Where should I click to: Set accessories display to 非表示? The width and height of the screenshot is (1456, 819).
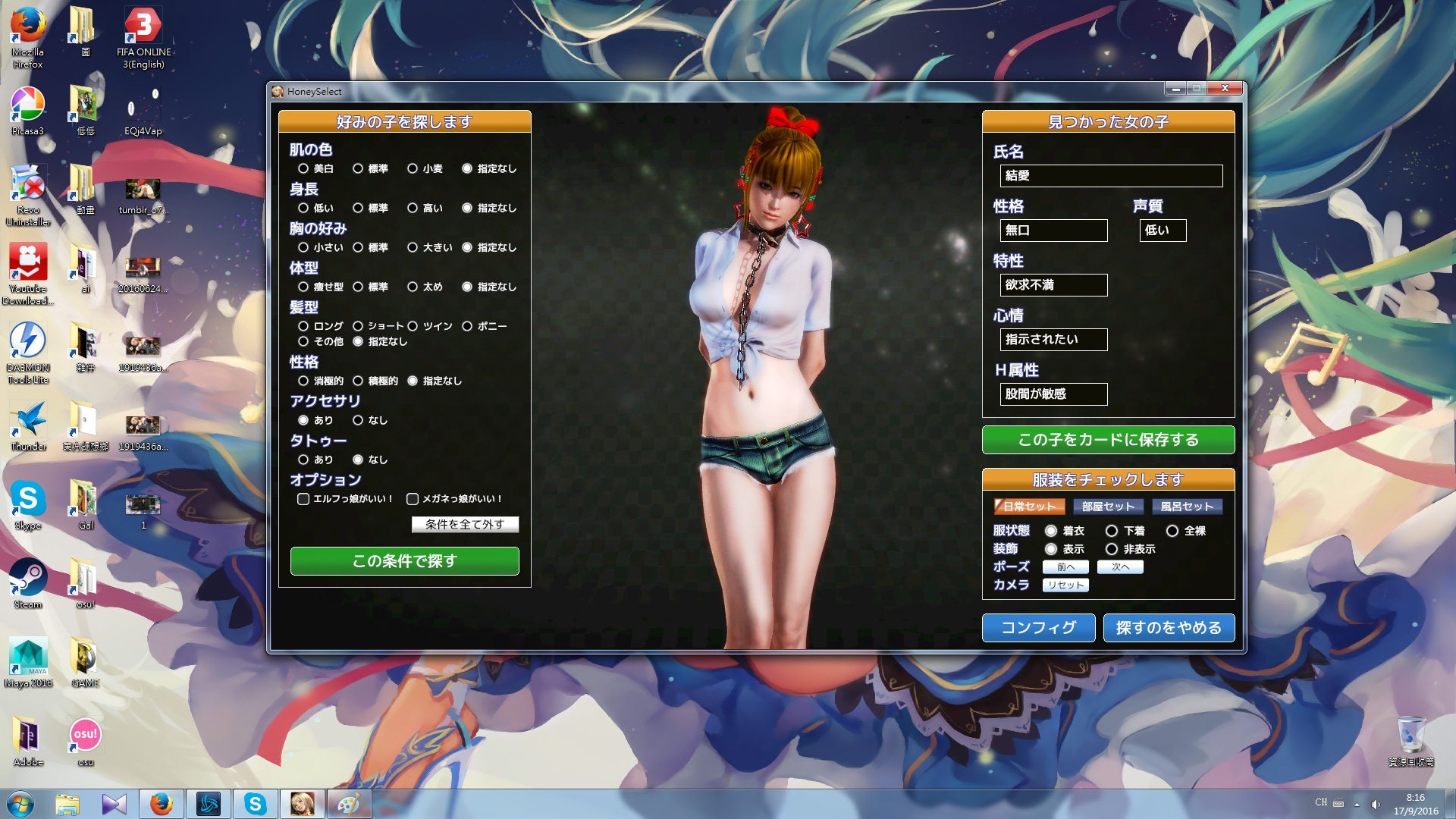[1112, 549]
